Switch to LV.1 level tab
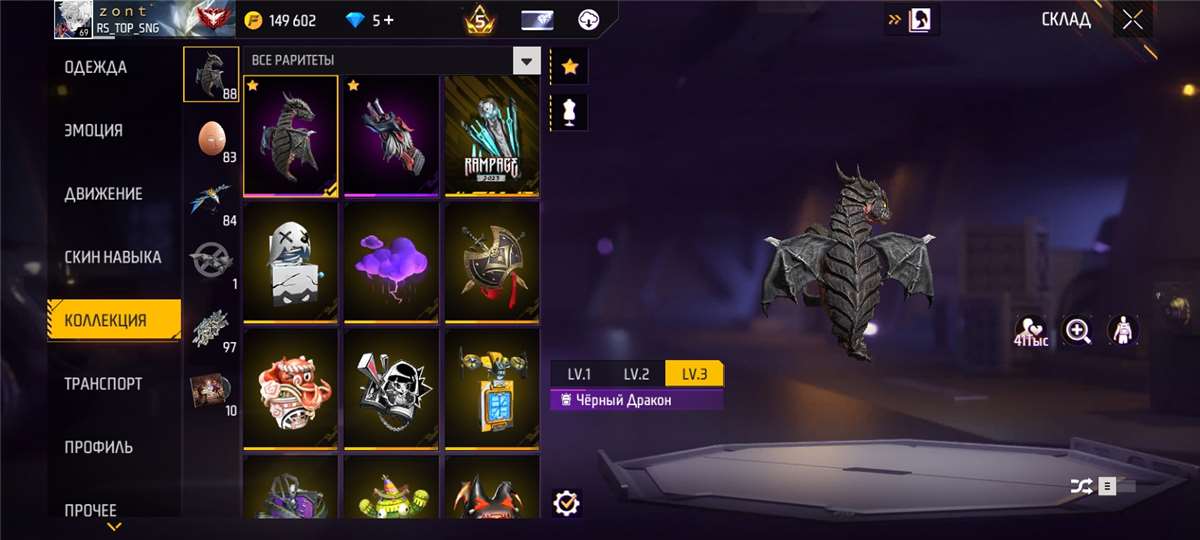 pyautogui.click(x=580, y=374)
